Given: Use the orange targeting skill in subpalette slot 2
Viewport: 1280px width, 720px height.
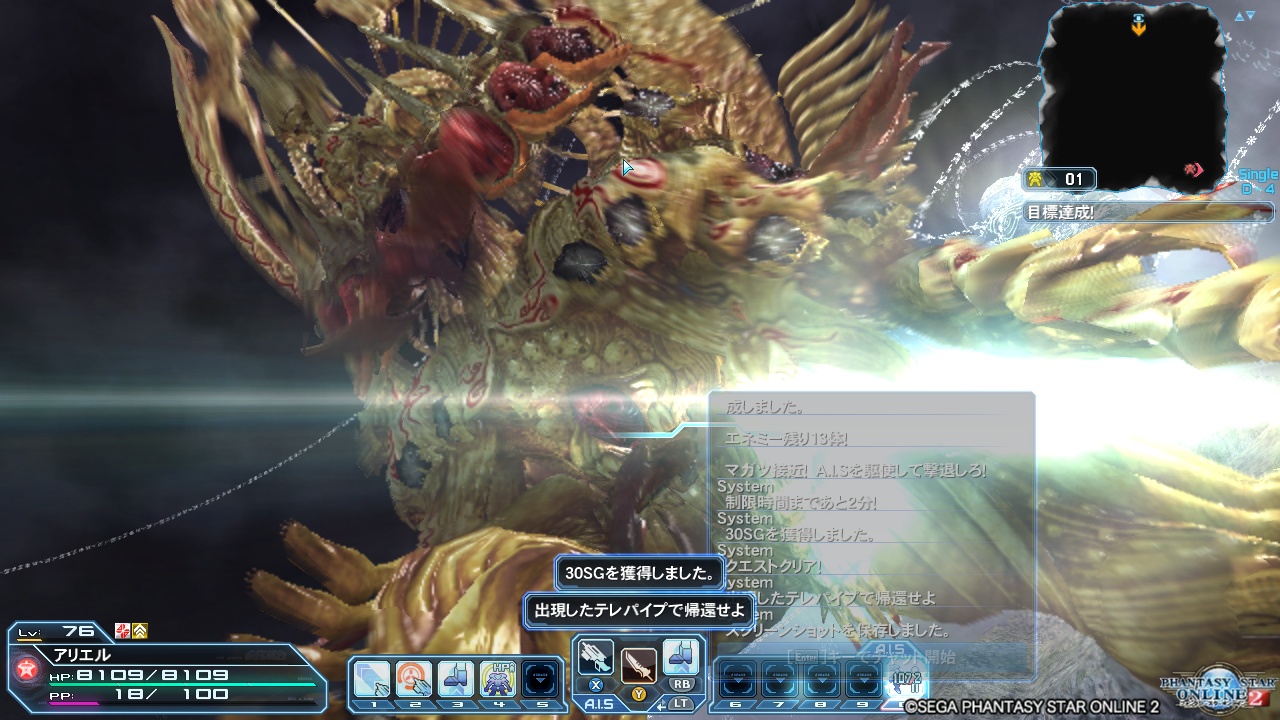Looking at the screenshot, I should pyautogui.click(x=414, y=678).
